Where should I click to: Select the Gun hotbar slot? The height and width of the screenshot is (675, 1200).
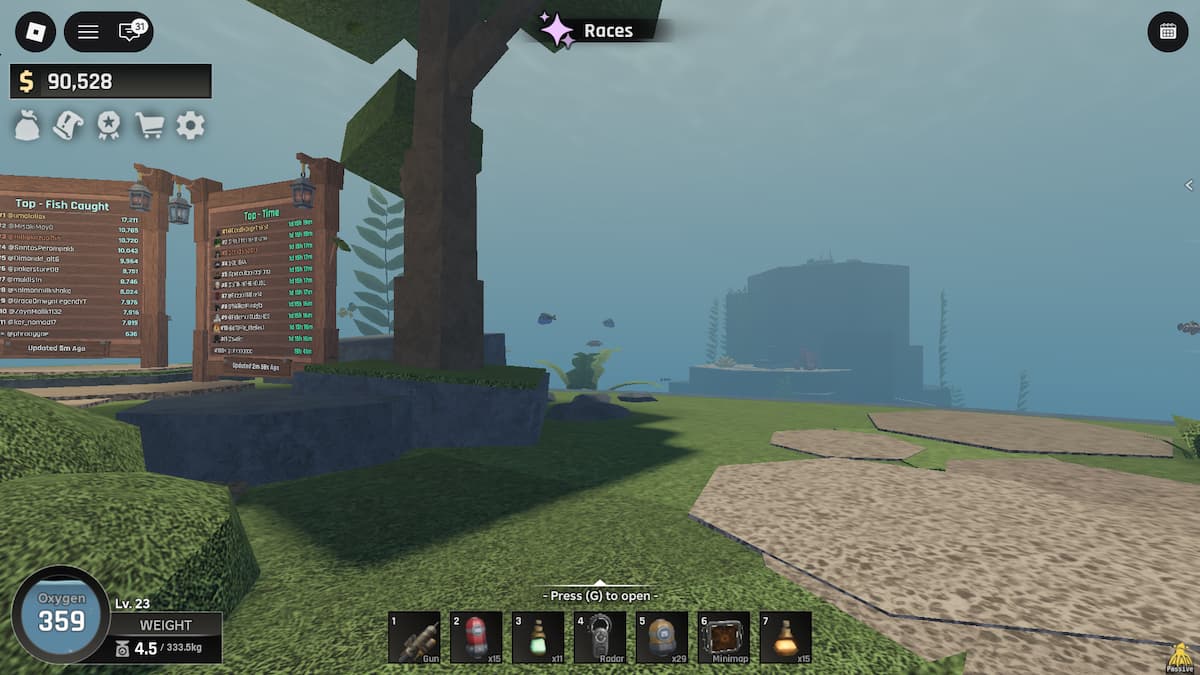(414, 638)
